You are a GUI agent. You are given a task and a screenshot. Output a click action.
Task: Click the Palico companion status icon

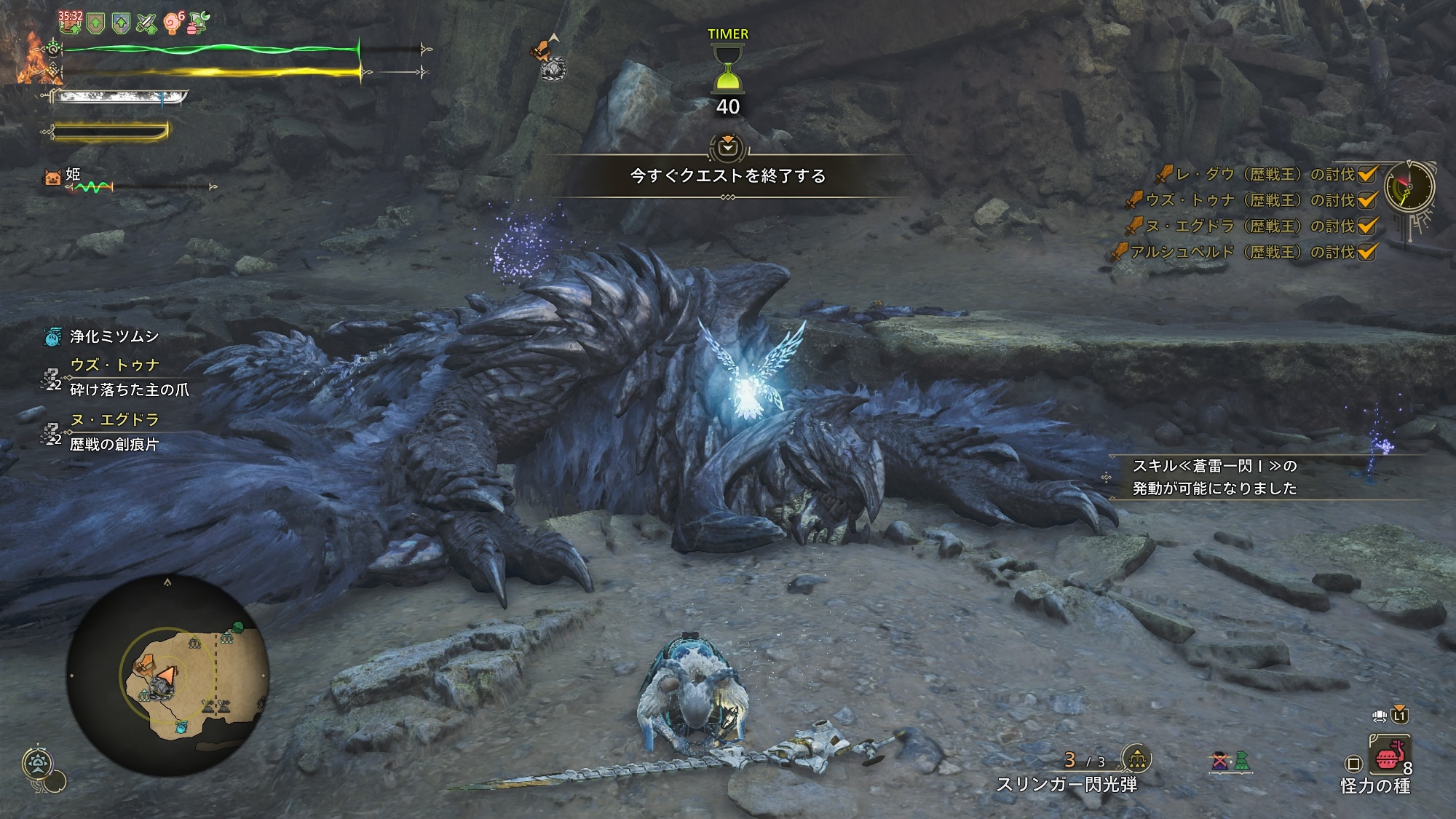point(52,177)
